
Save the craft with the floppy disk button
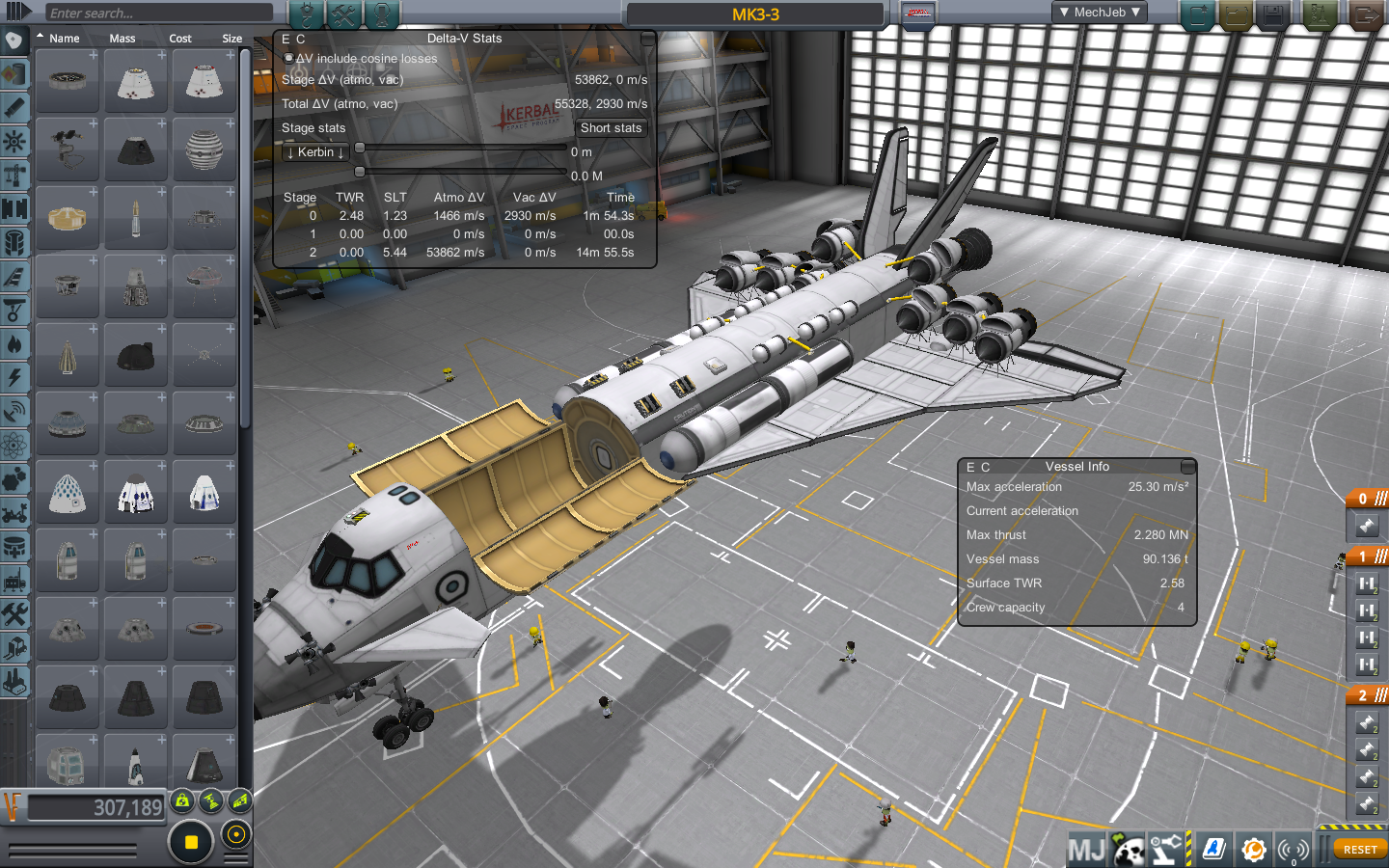tap(1273, 14)
